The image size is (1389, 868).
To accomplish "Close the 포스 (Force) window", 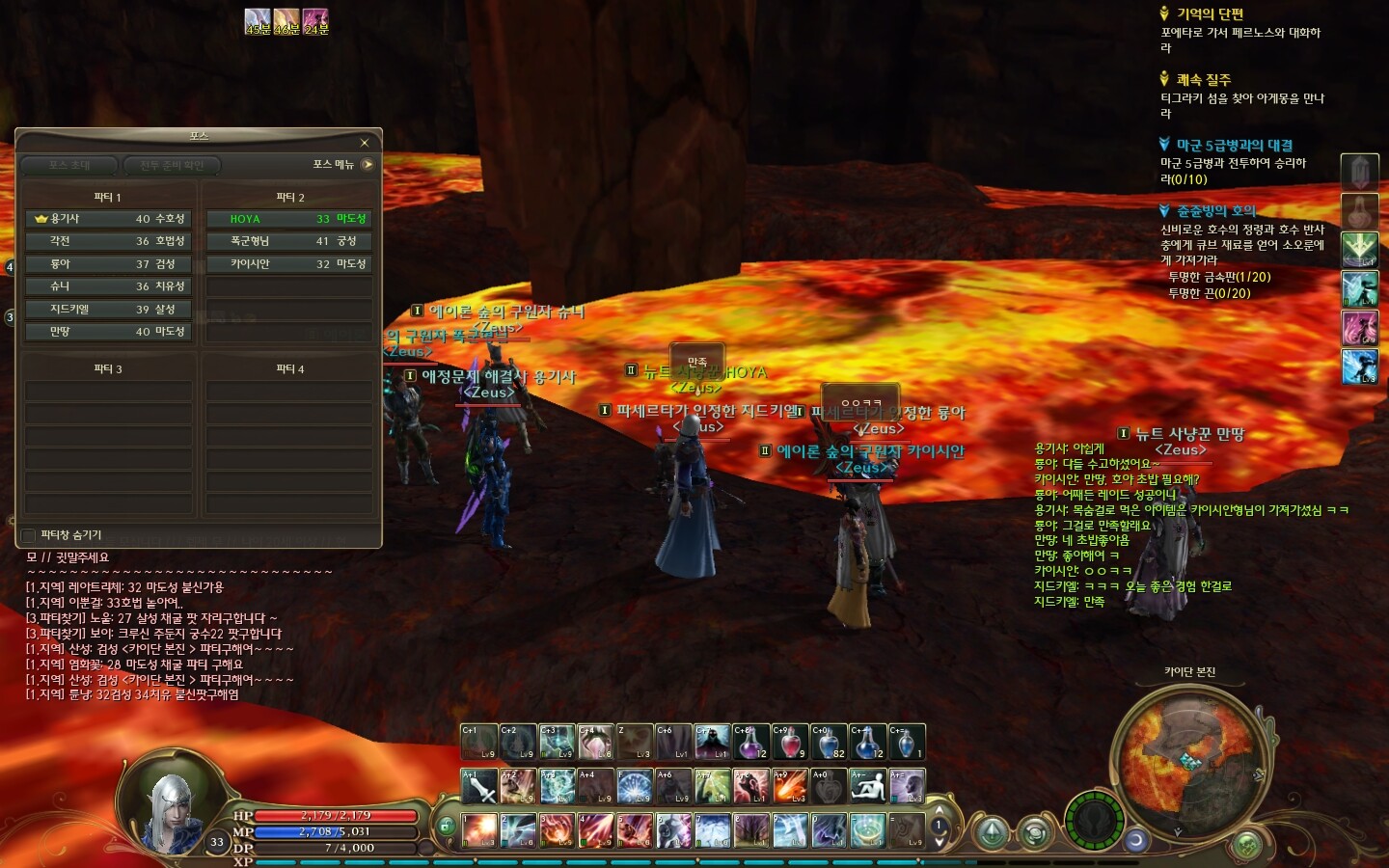I will point(365,143).
